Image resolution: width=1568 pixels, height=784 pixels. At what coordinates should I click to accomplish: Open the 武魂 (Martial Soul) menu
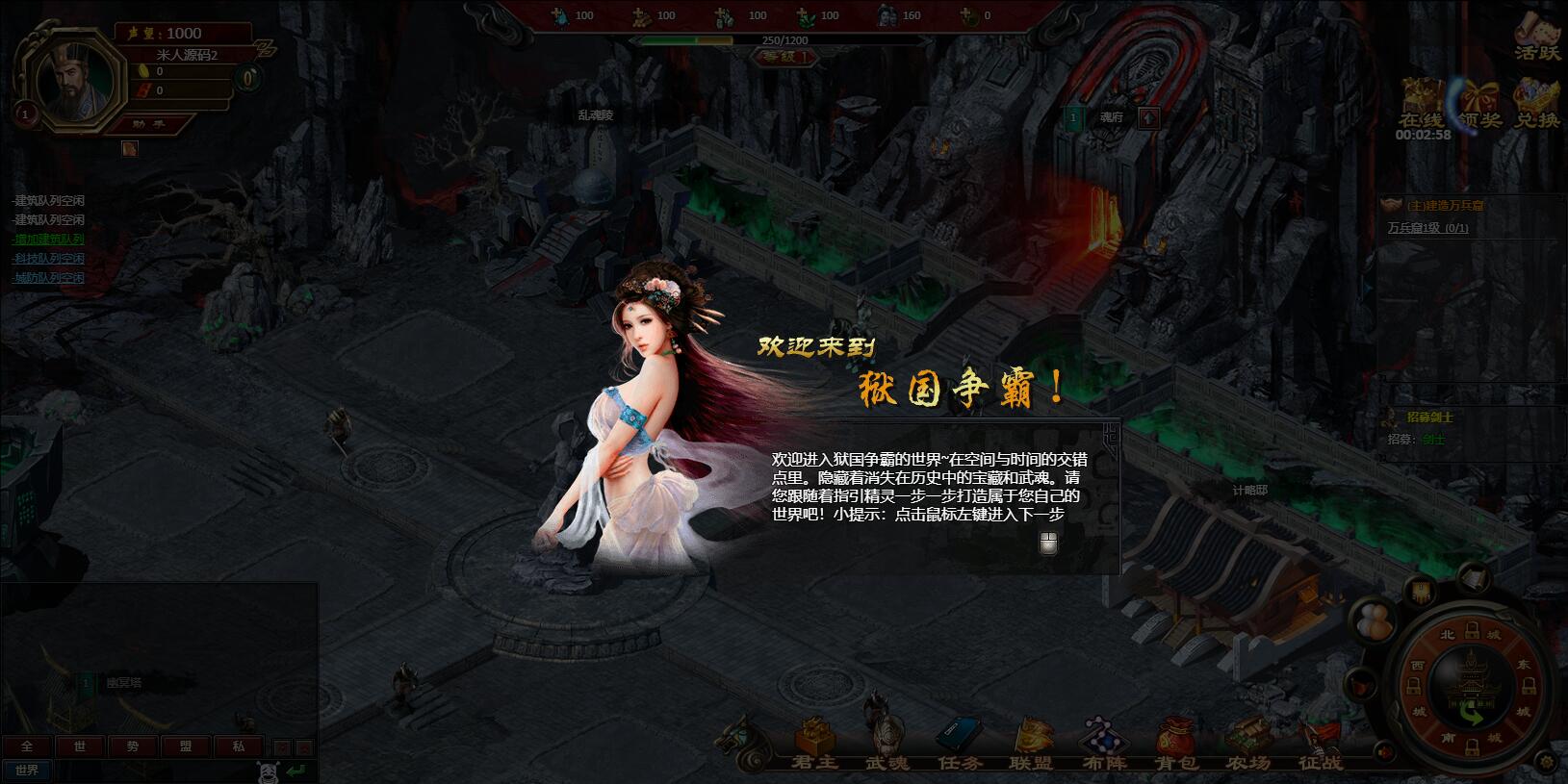tap(886, 744)
